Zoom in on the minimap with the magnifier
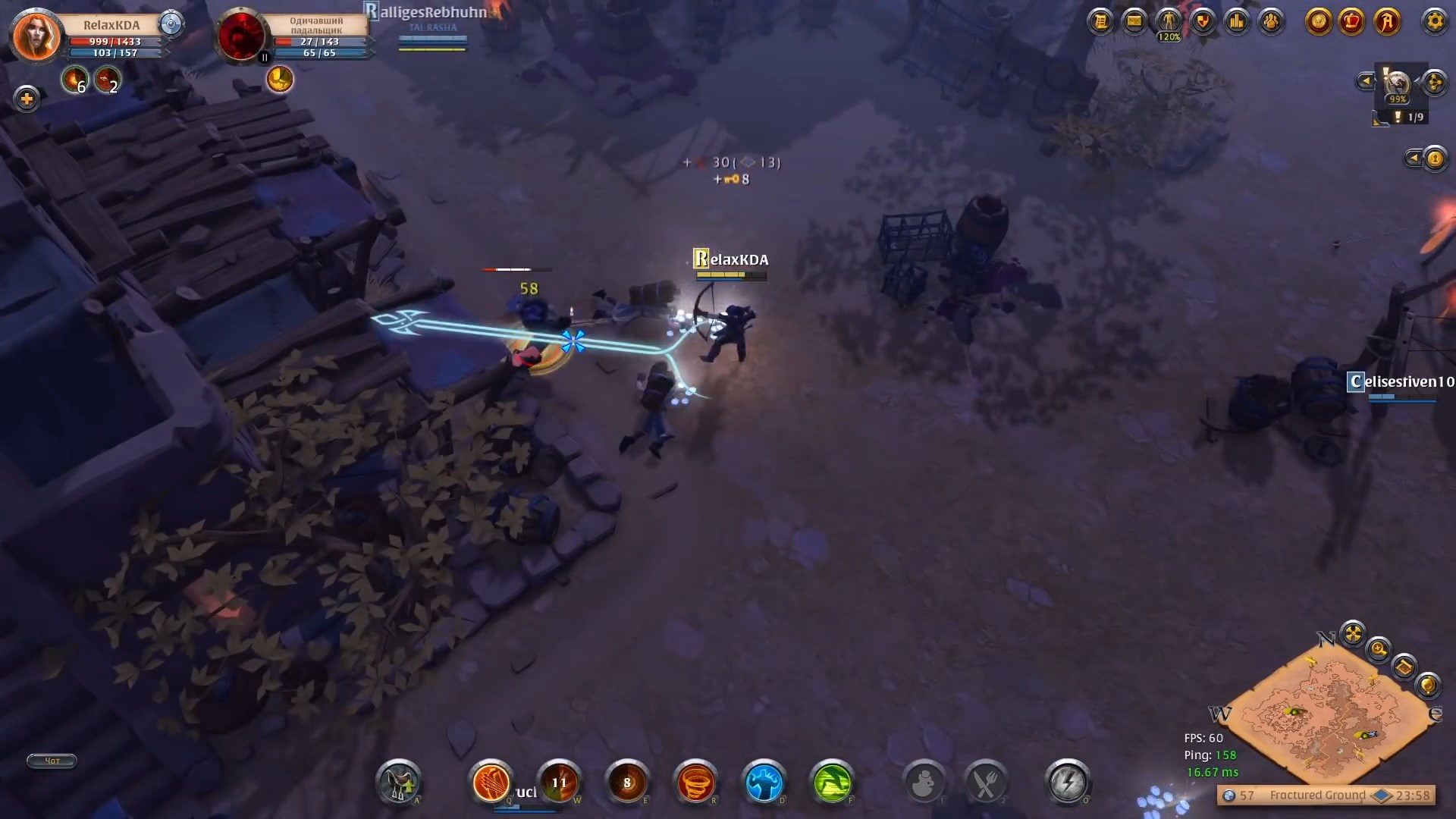 point(1379,650)
